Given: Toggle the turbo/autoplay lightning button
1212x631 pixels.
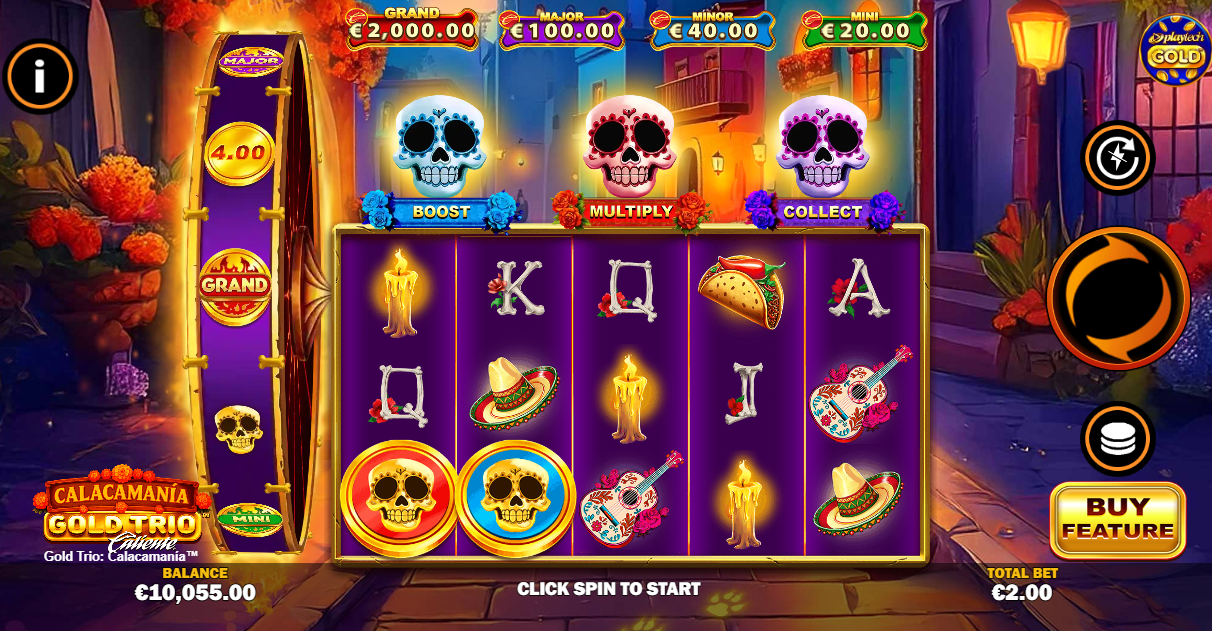Looking at the screenshot, I should 1118,158.
